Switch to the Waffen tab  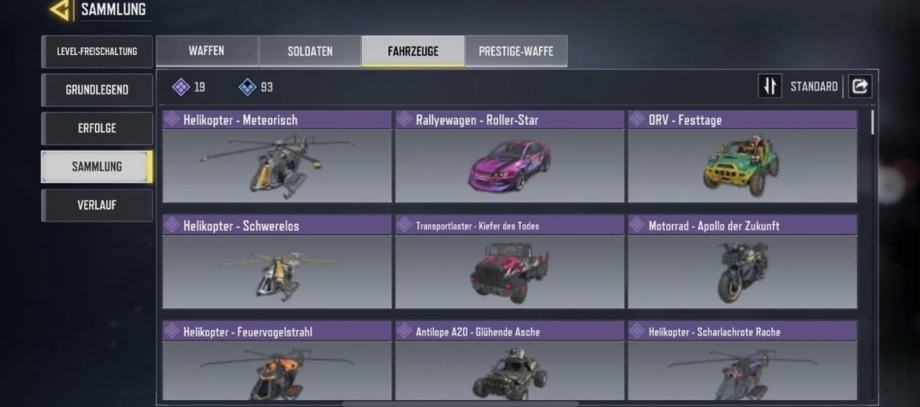[x=206, y=51]
